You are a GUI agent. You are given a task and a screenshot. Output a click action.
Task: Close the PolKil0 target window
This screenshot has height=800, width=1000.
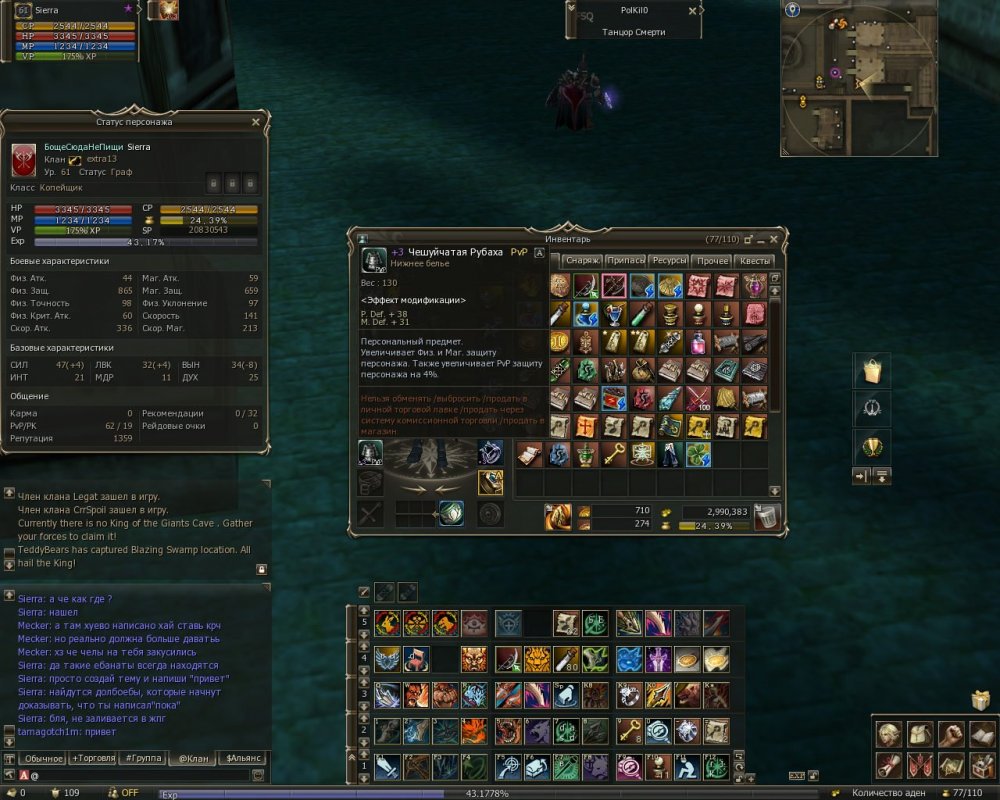pos(693,11)
